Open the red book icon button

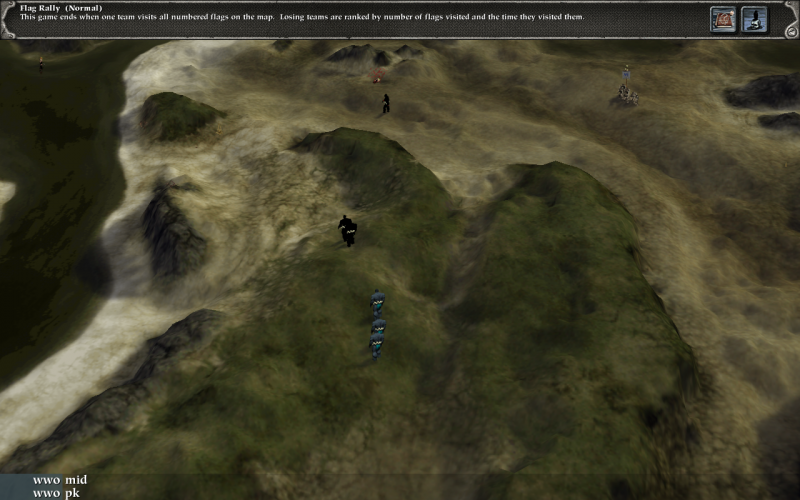pos(723,18)
